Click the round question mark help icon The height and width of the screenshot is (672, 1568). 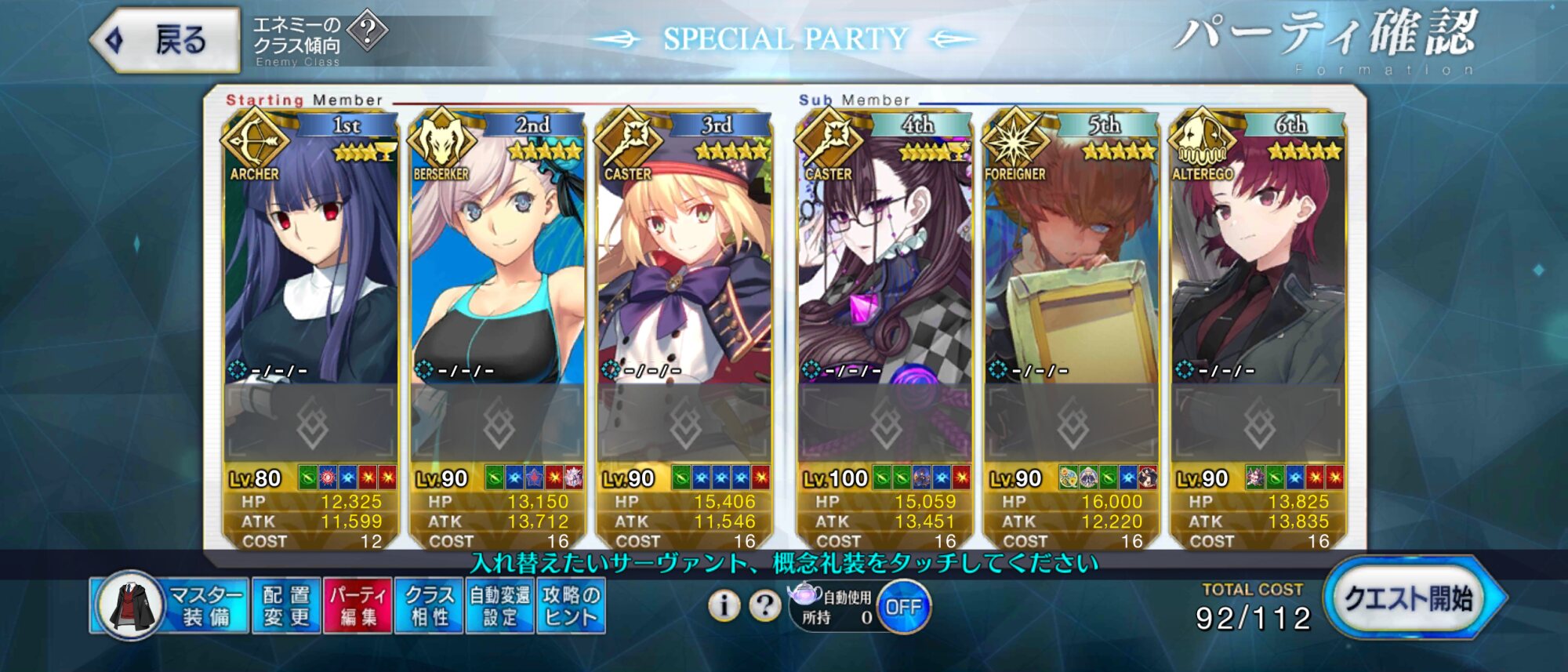click(764, 605)
